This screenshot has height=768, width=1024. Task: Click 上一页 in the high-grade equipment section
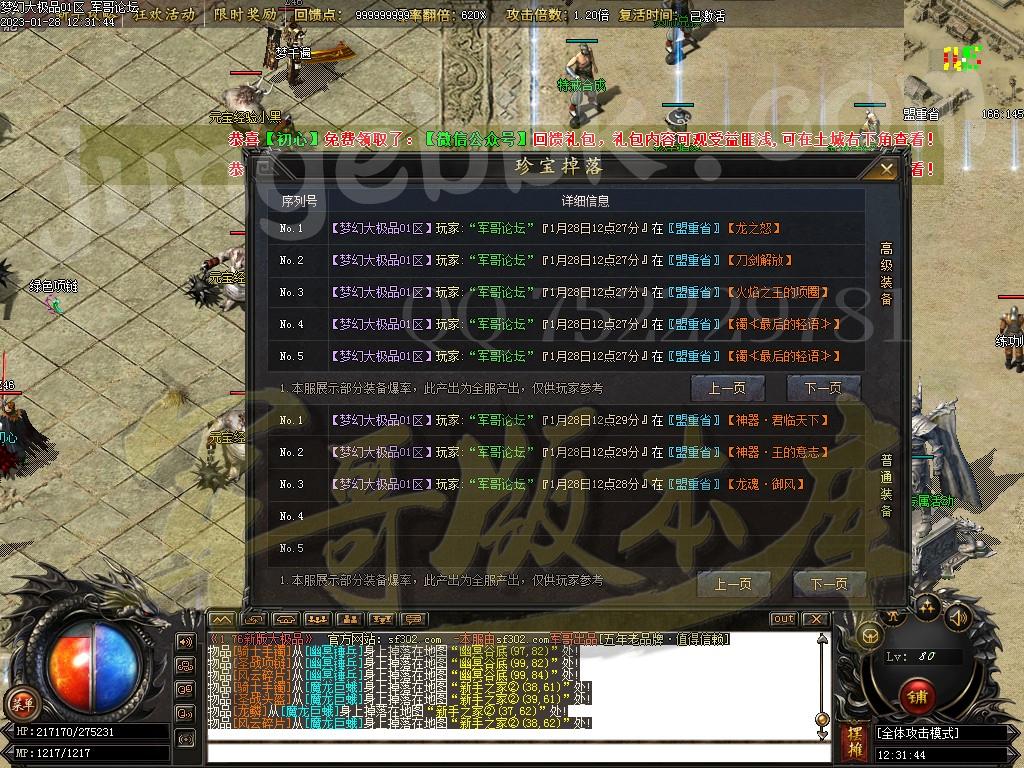727,388
